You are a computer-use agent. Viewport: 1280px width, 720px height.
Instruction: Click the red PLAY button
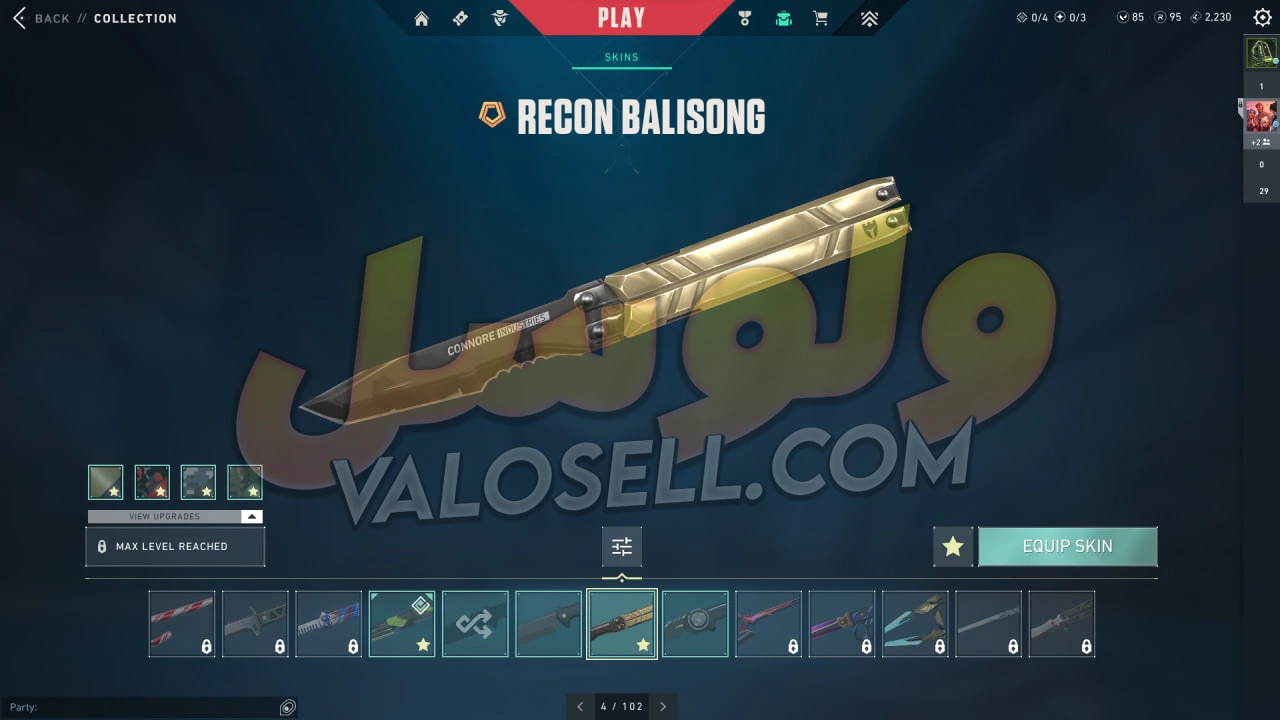621,17
